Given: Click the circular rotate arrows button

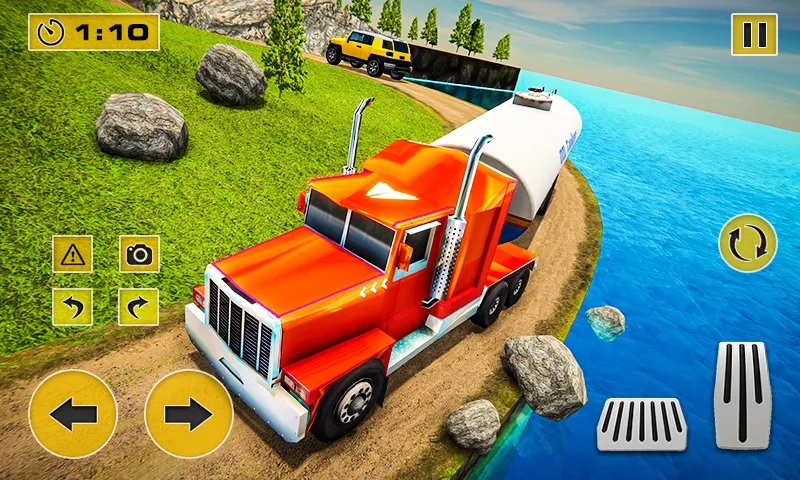Looking at the screenshot, I should 747,243.
